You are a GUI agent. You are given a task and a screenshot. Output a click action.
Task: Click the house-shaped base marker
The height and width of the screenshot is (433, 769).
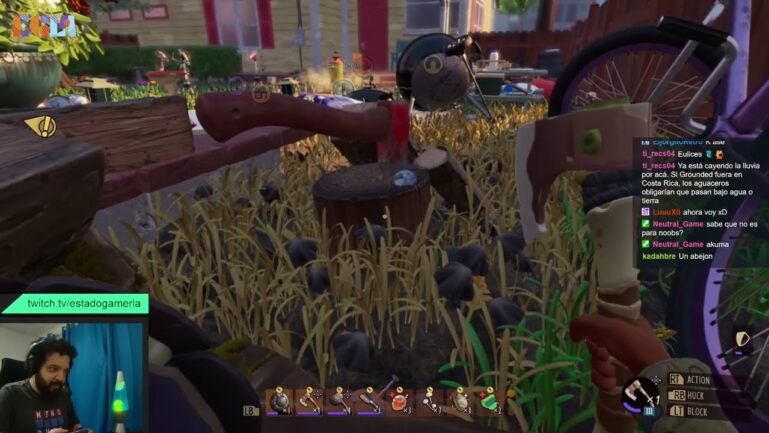click(x=260, y=94)
